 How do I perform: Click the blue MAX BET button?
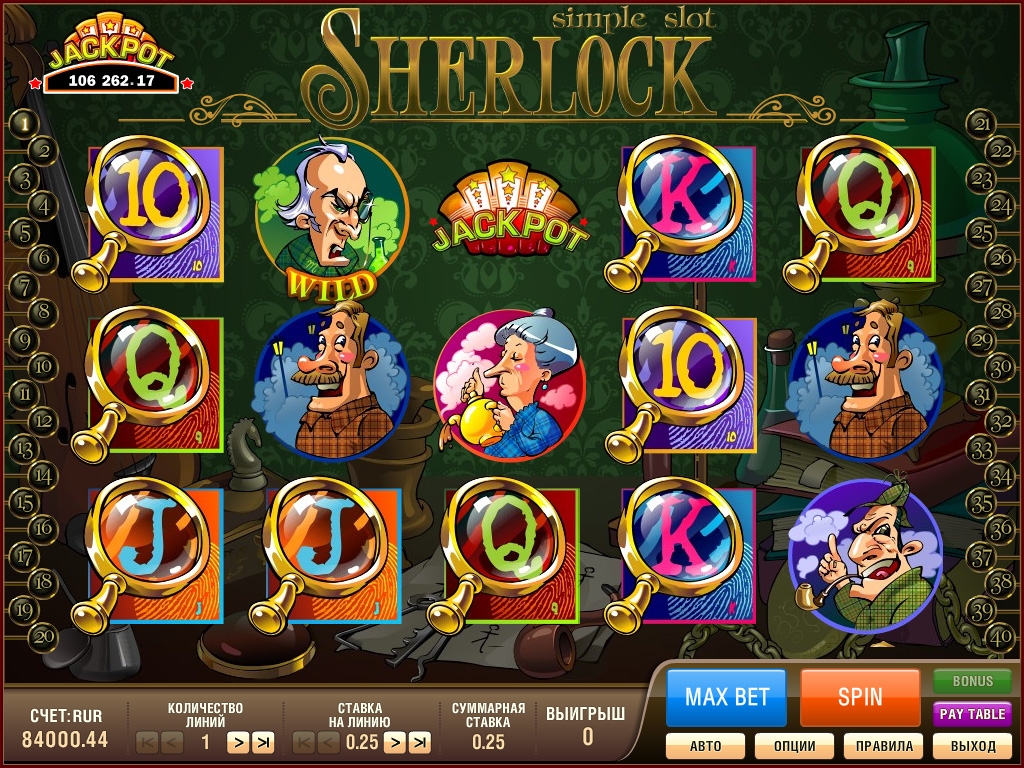pyautogui.click(x=727, y=697)
